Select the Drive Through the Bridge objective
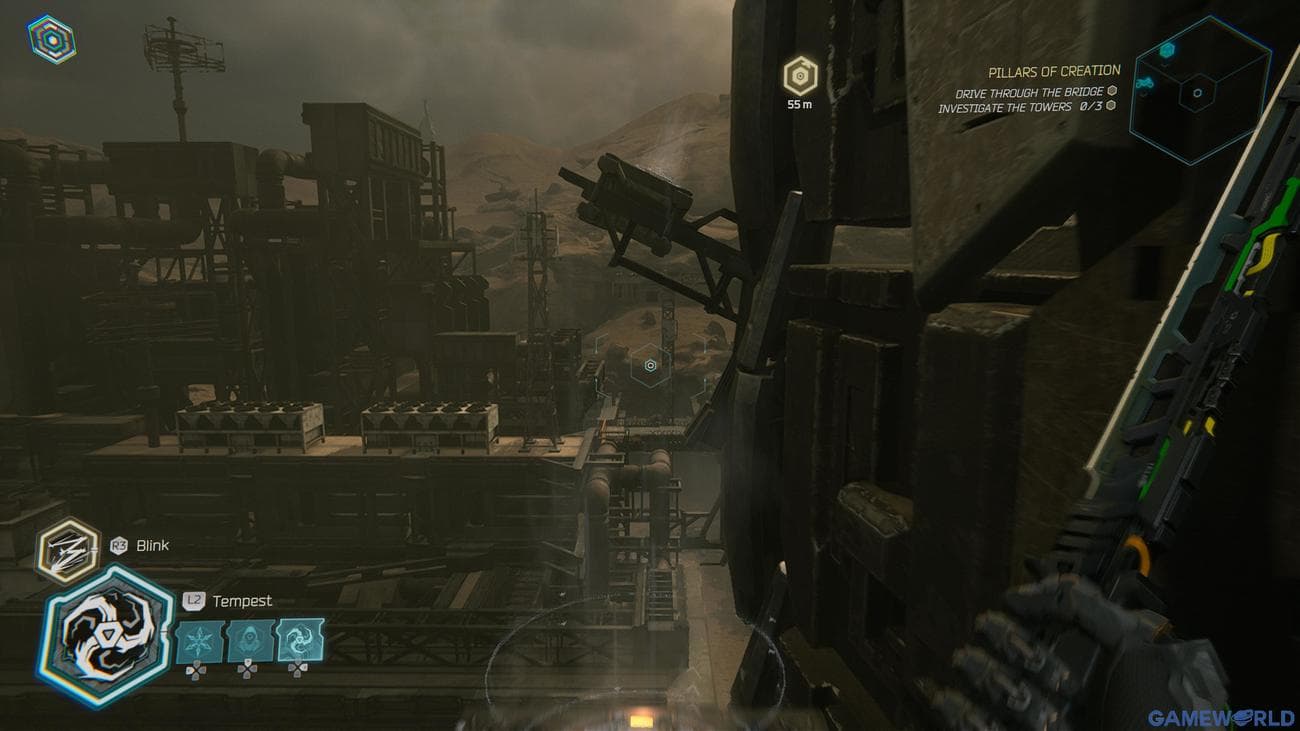Viewport: 1300px width, 731px height. (1028, 93)
